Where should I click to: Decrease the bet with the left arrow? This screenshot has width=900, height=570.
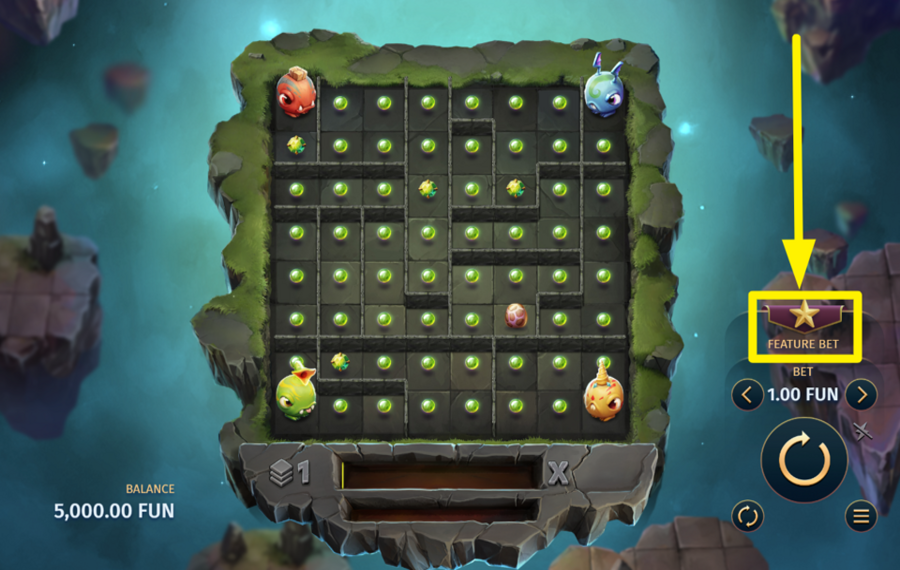[747, 394]
